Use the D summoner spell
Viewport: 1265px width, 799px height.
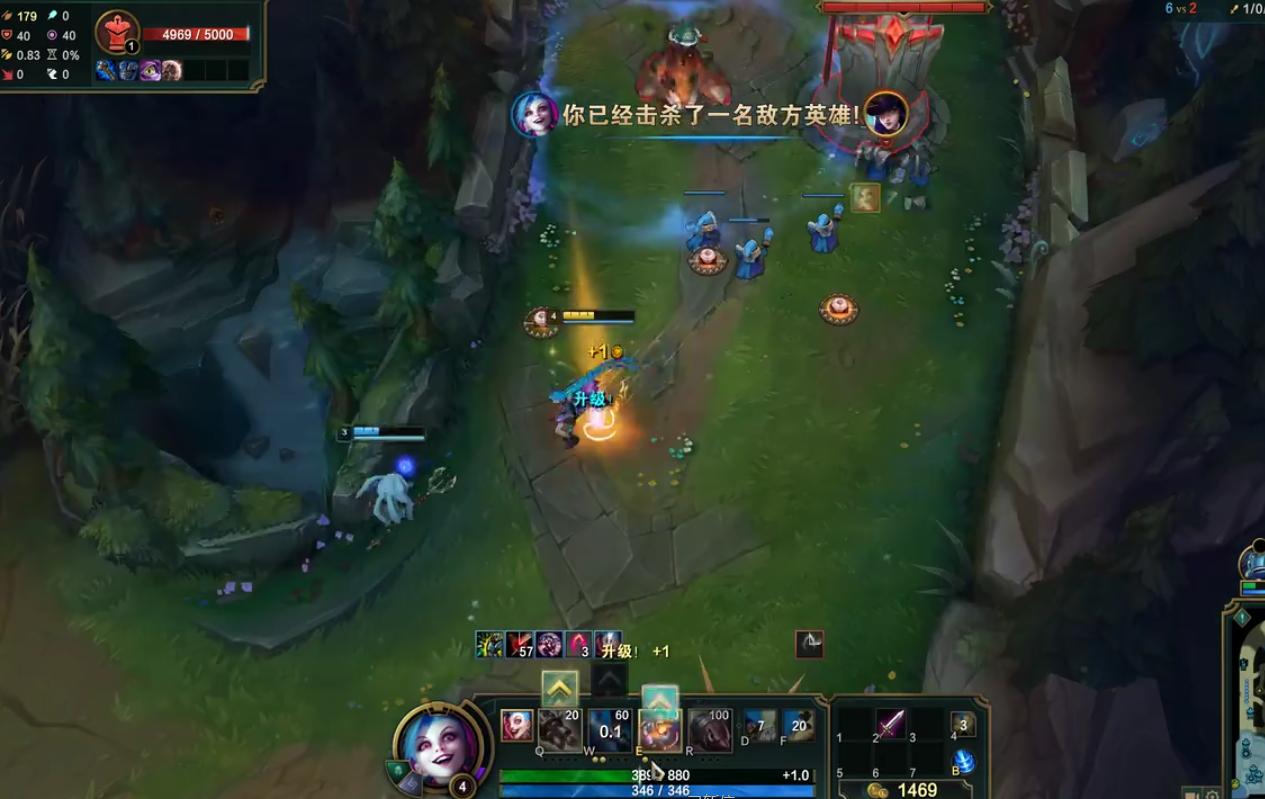[760, 726]
